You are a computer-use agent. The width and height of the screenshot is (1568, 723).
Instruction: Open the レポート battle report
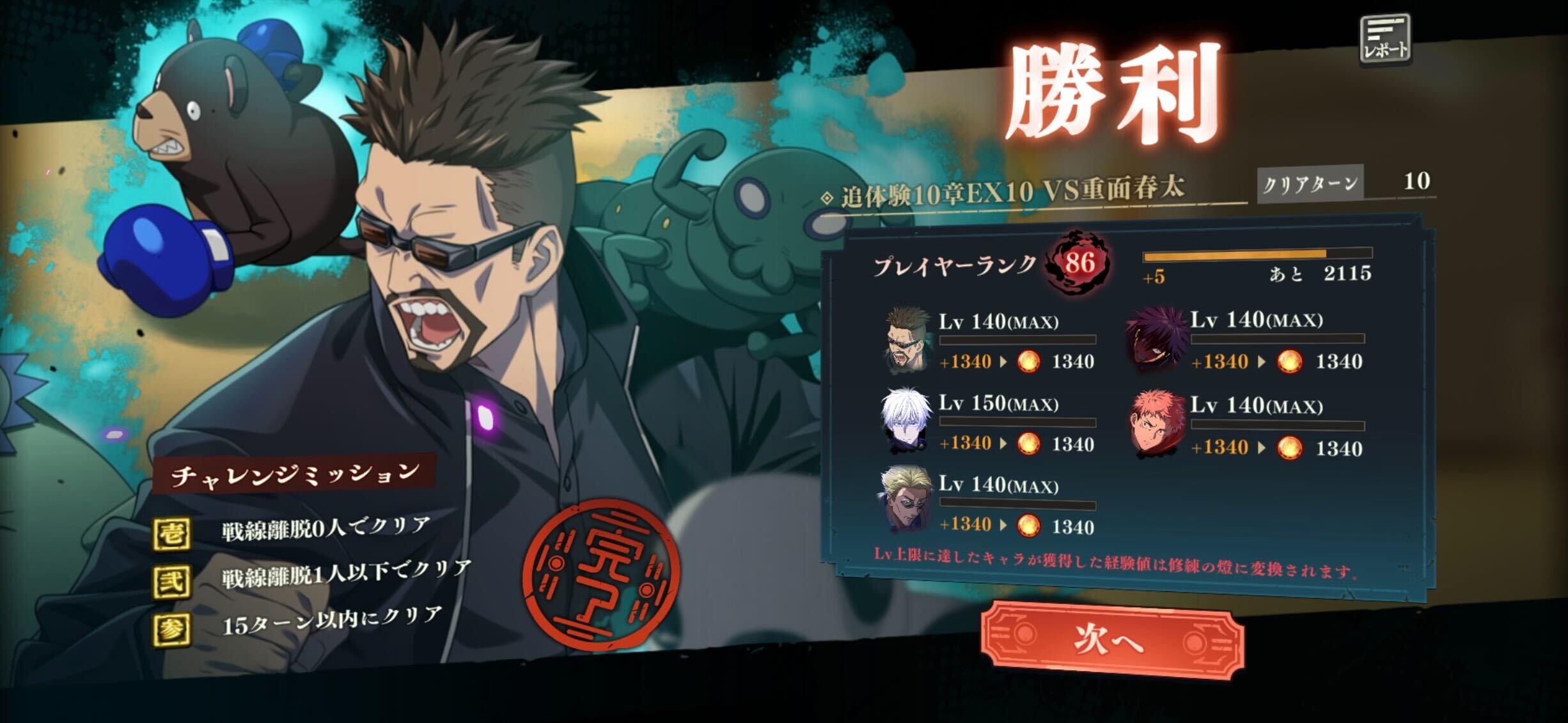pos(1386,41)
